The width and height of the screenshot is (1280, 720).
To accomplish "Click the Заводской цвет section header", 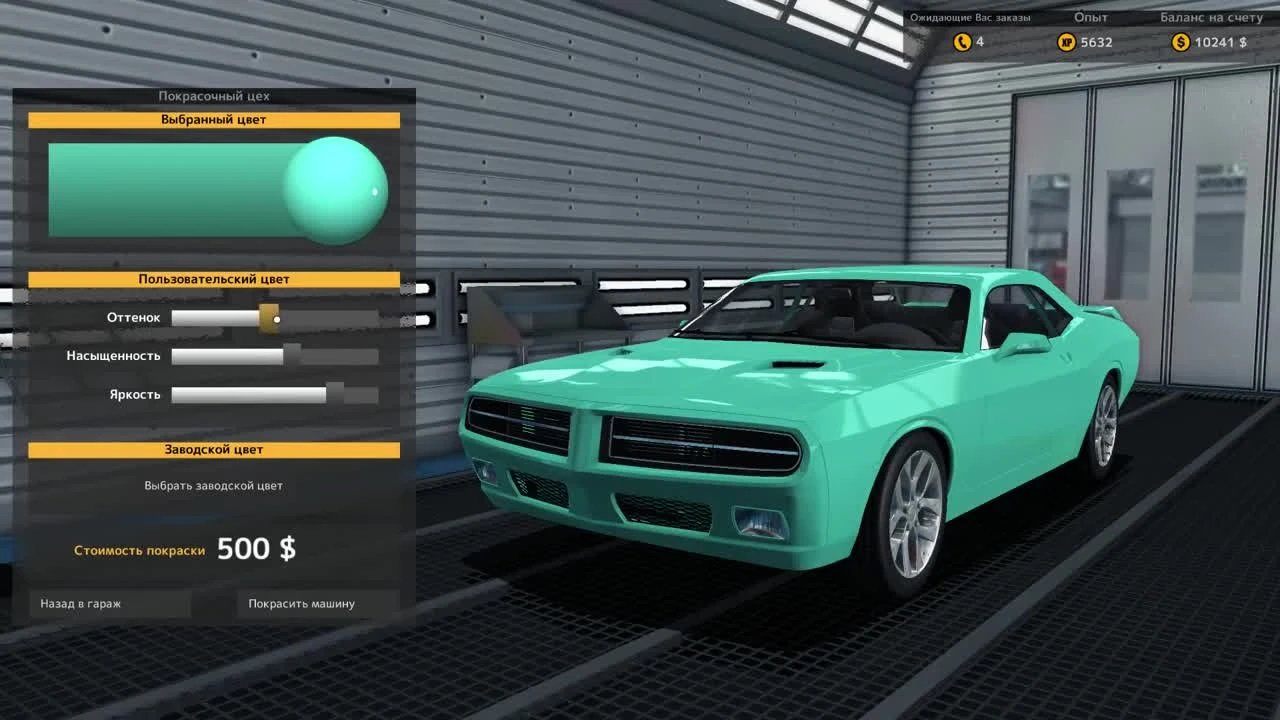I will 216,449.
